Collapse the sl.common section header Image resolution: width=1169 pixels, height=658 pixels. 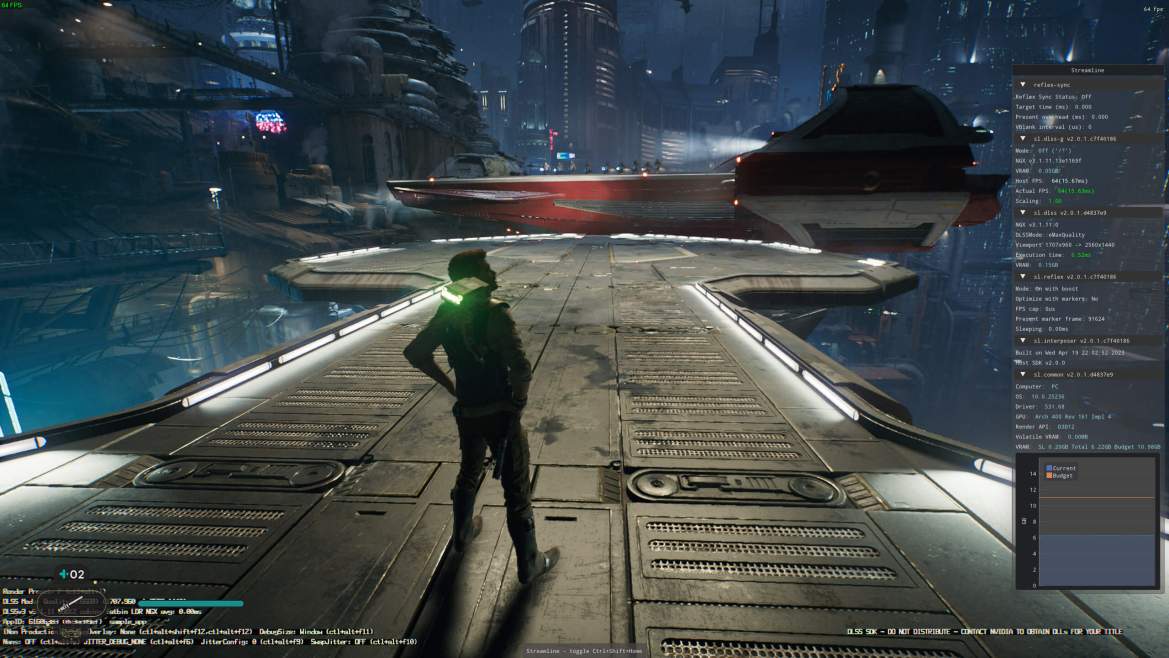point(1023,374)
